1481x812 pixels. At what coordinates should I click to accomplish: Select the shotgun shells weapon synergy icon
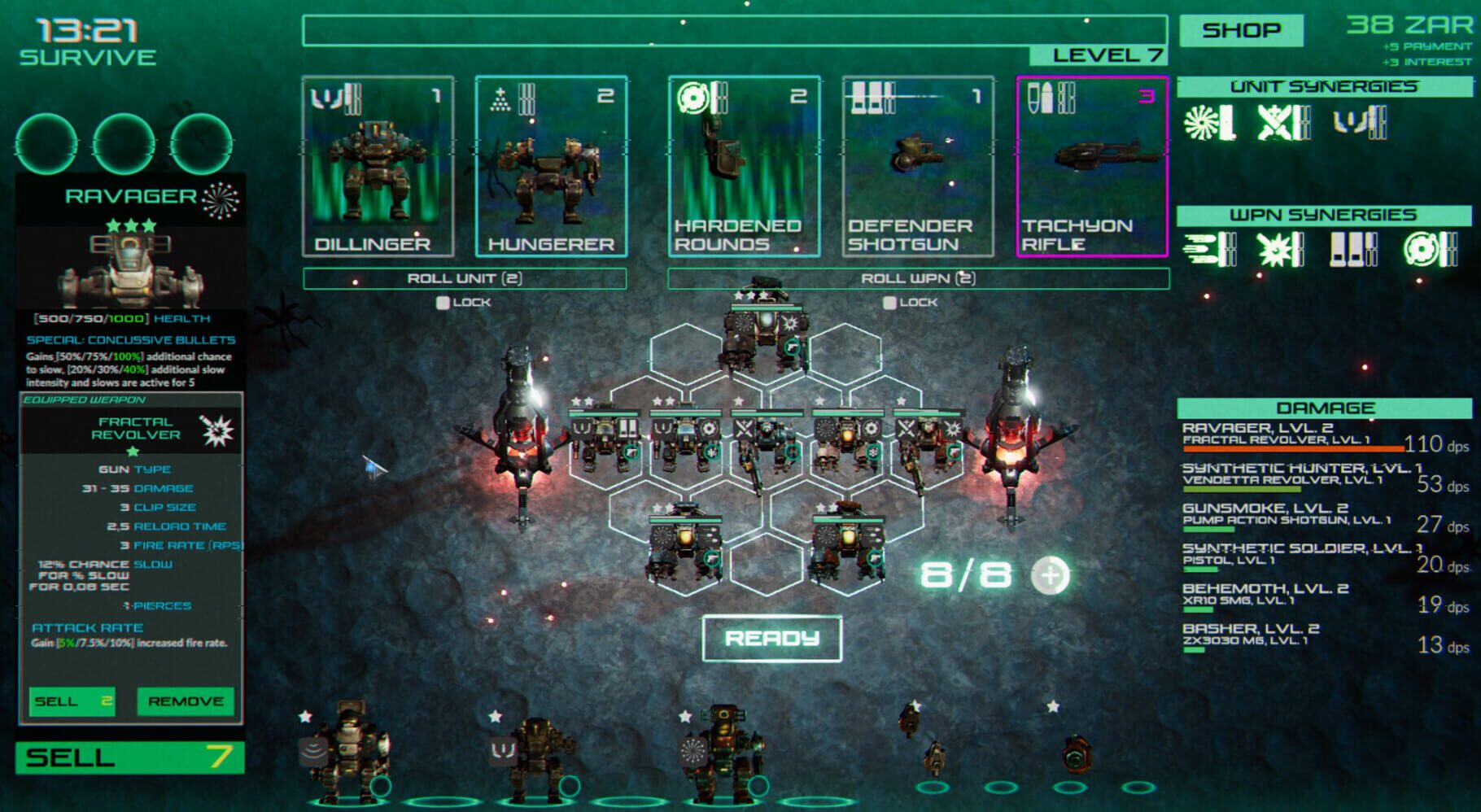point(1348,248)
